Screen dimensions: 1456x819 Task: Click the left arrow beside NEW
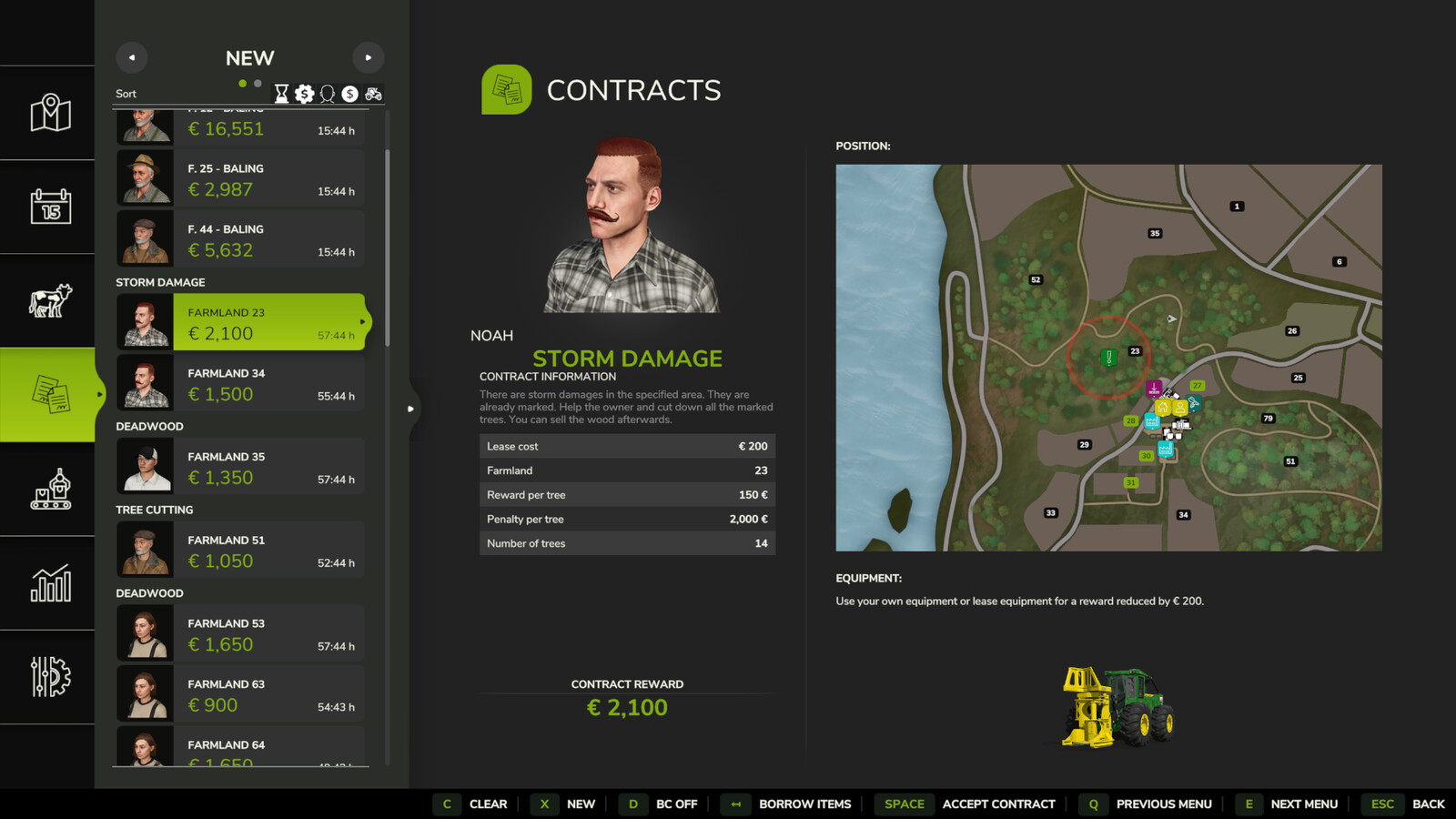(x=131, y=57)
